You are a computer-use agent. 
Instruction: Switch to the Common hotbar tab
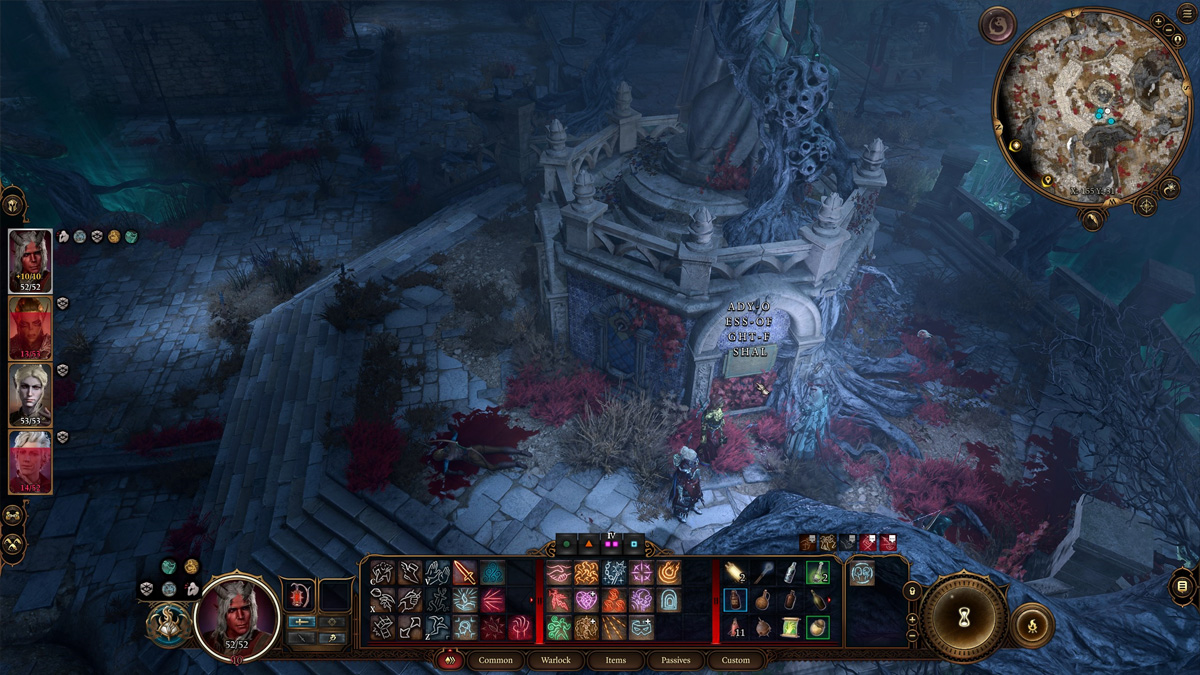pyautogui.click(x=496, y=660)
